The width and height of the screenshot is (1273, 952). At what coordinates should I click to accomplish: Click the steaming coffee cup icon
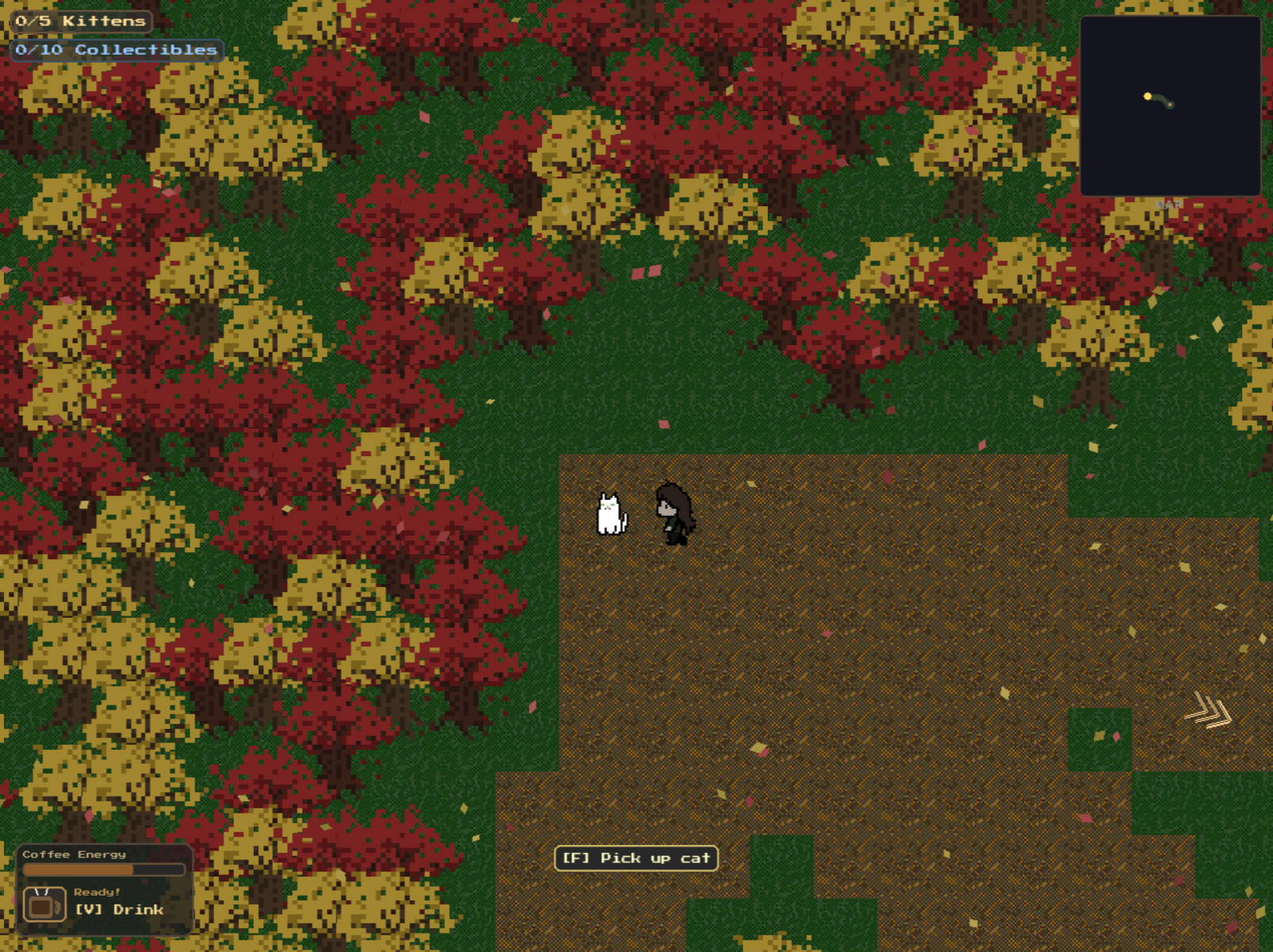click(x=44, y=904)
